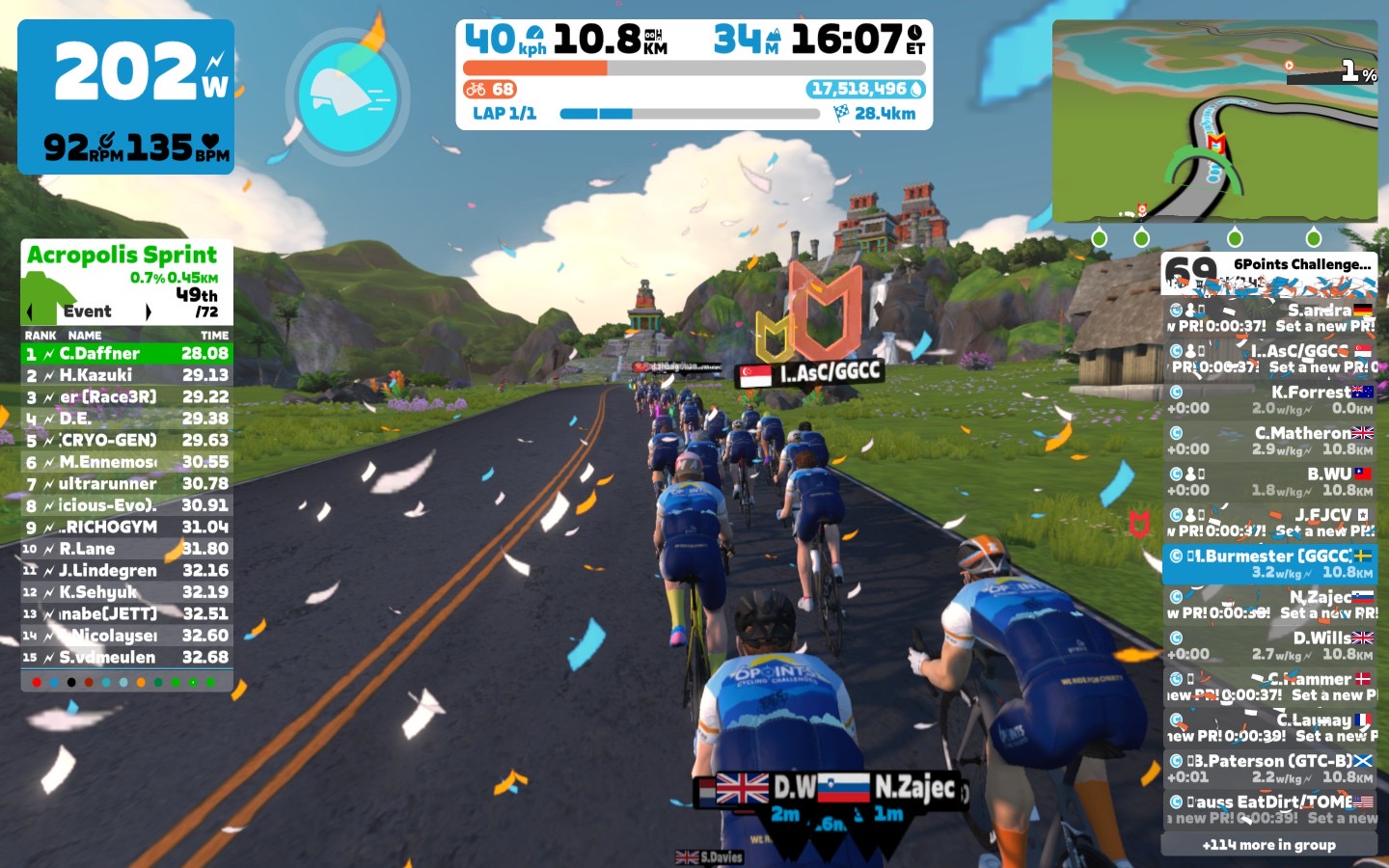Select B.Paterson (GTC-B) rider row

coord(1269,769)
